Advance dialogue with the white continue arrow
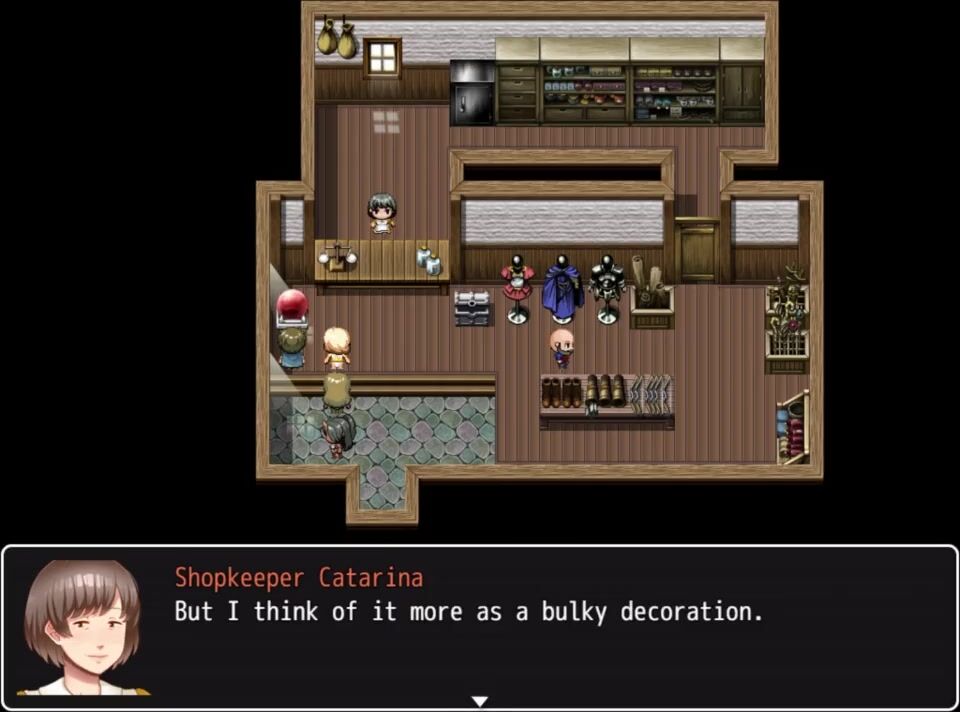Screen dimensions: 960x712 coord(480,701)
